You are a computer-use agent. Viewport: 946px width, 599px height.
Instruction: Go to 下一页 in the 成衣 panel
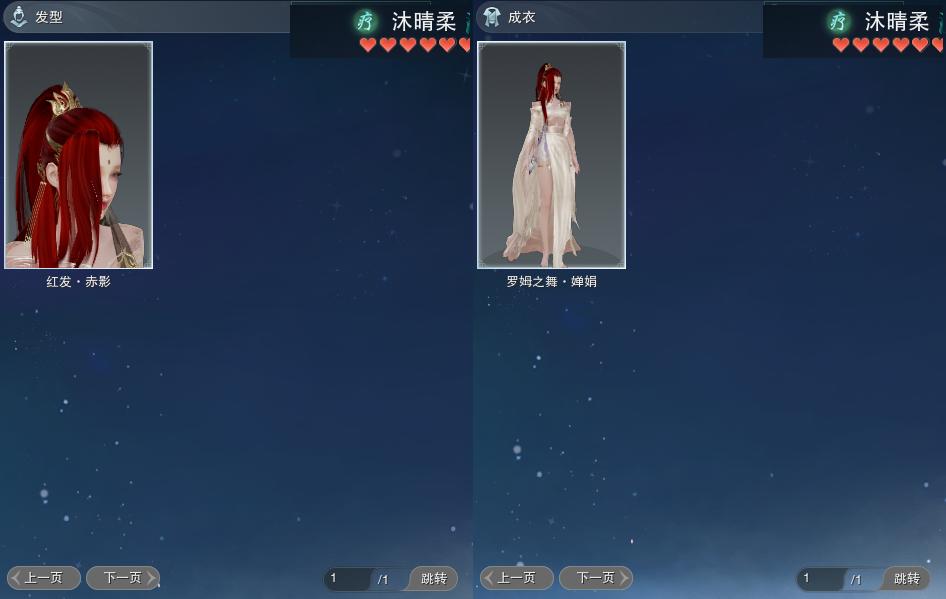click(595, 578)
